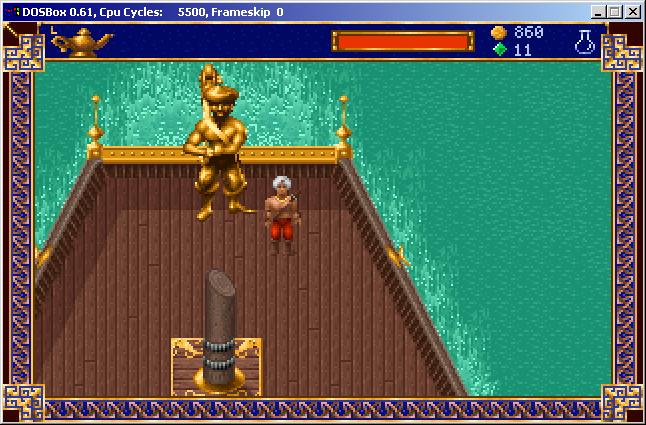Image resolution: width=646 pixels, height=425 pixels.
Task: Minimize the DOSBox window
Action: coord(599,12)
